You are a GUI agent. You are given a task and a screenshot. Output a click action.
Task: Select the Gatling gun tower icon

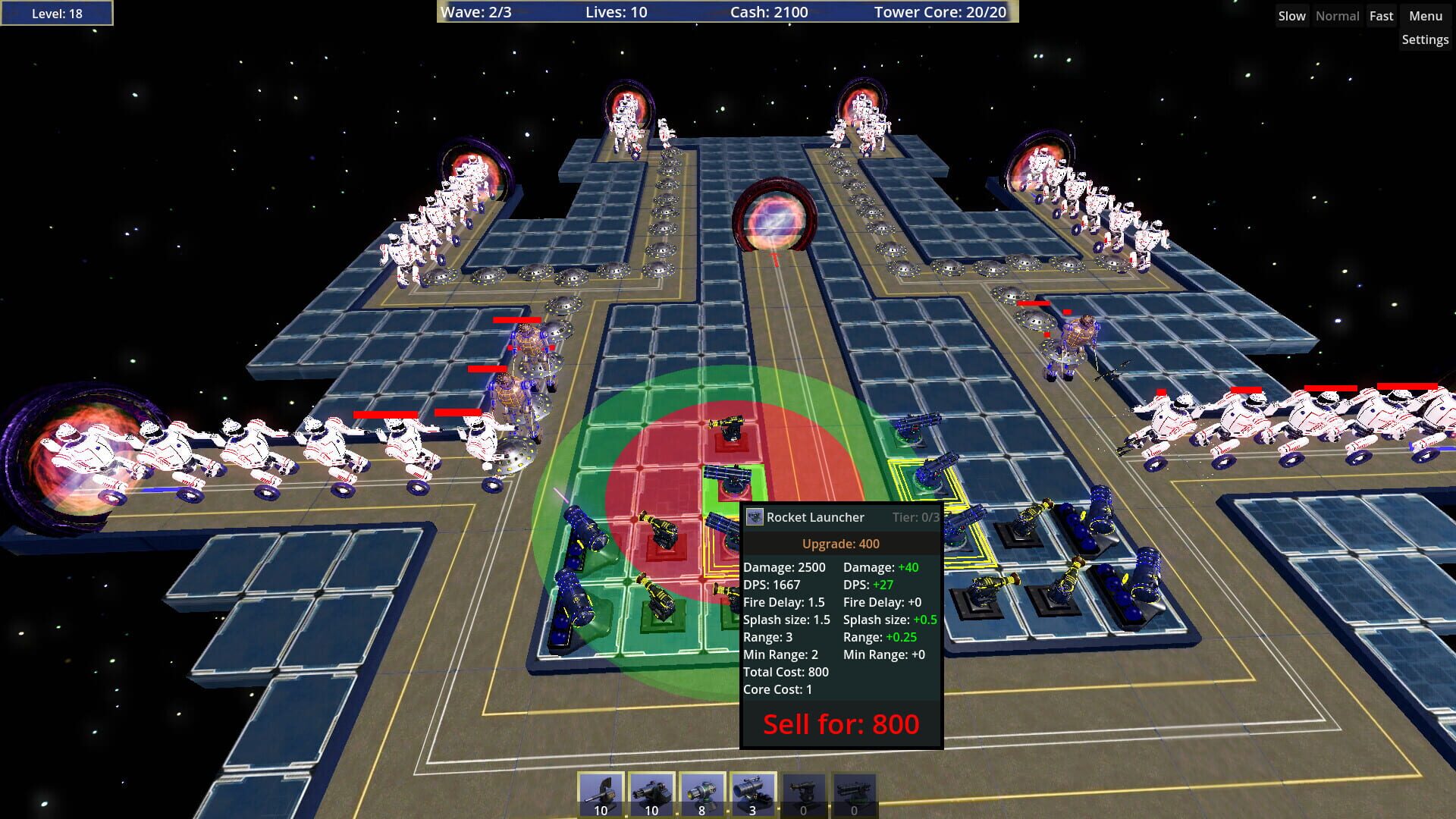[x=651, y=792]
